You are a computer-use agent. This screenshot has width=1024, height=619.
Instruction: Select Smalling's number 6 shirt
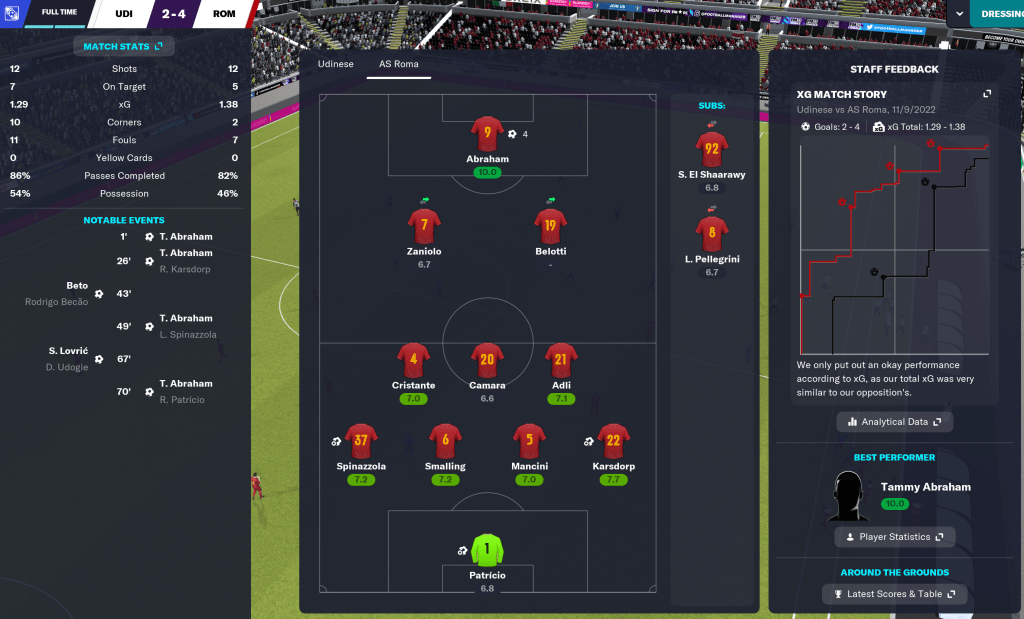pyautogui.click(x=445, y=440)
